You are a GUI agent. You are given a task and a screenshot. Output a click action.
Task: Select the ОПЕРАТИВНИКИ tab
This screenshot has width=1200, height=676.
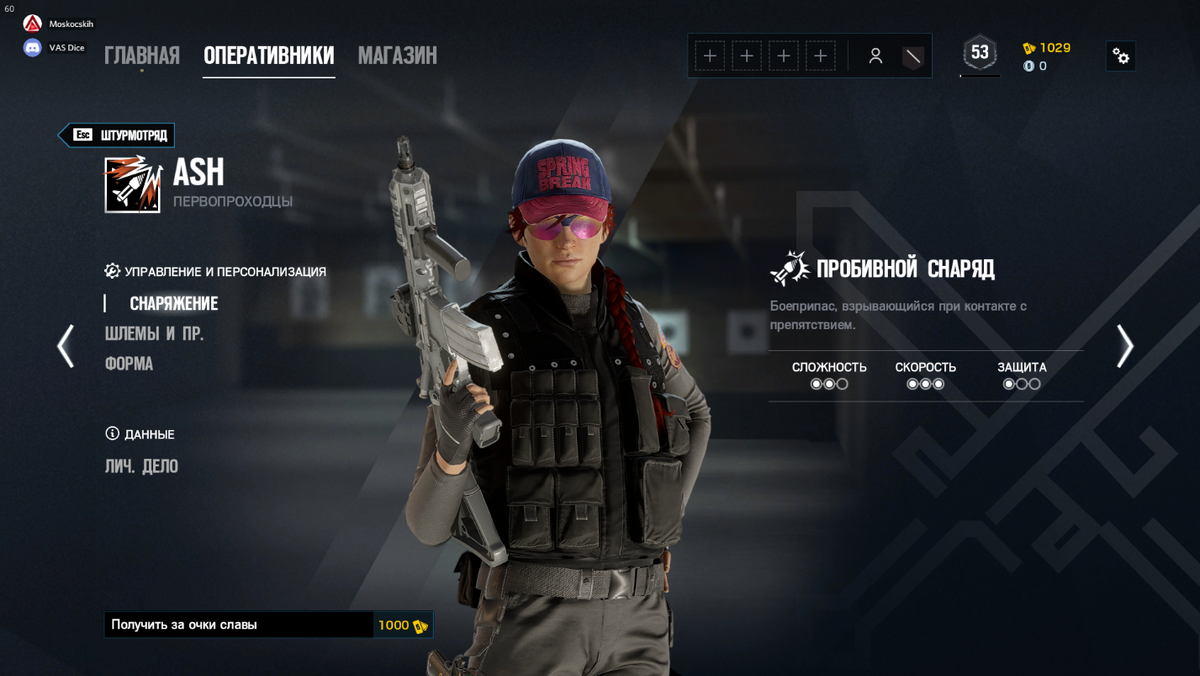click(268, 56)
